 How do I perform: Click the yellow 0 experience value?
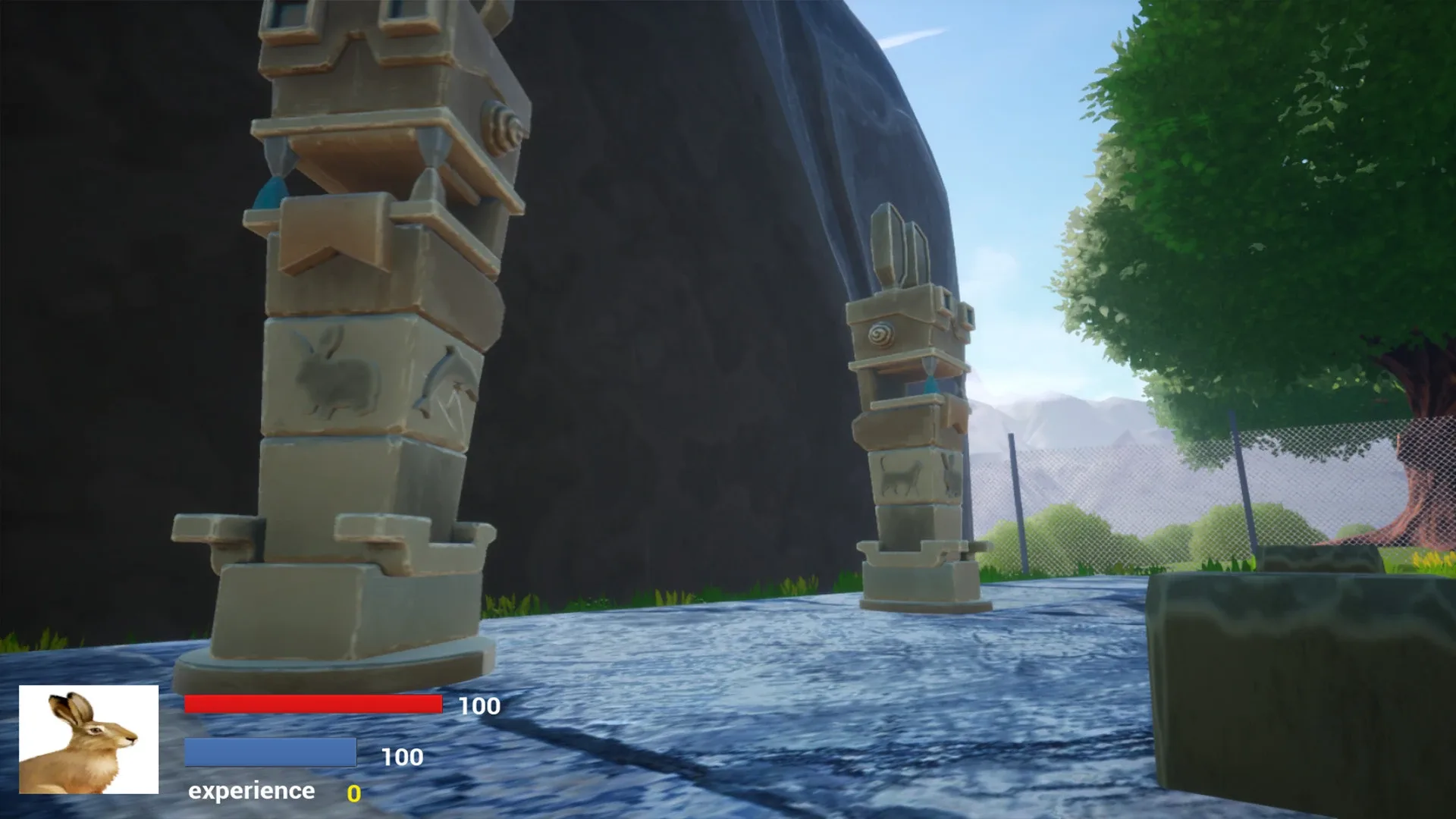(x=353, y=791)
